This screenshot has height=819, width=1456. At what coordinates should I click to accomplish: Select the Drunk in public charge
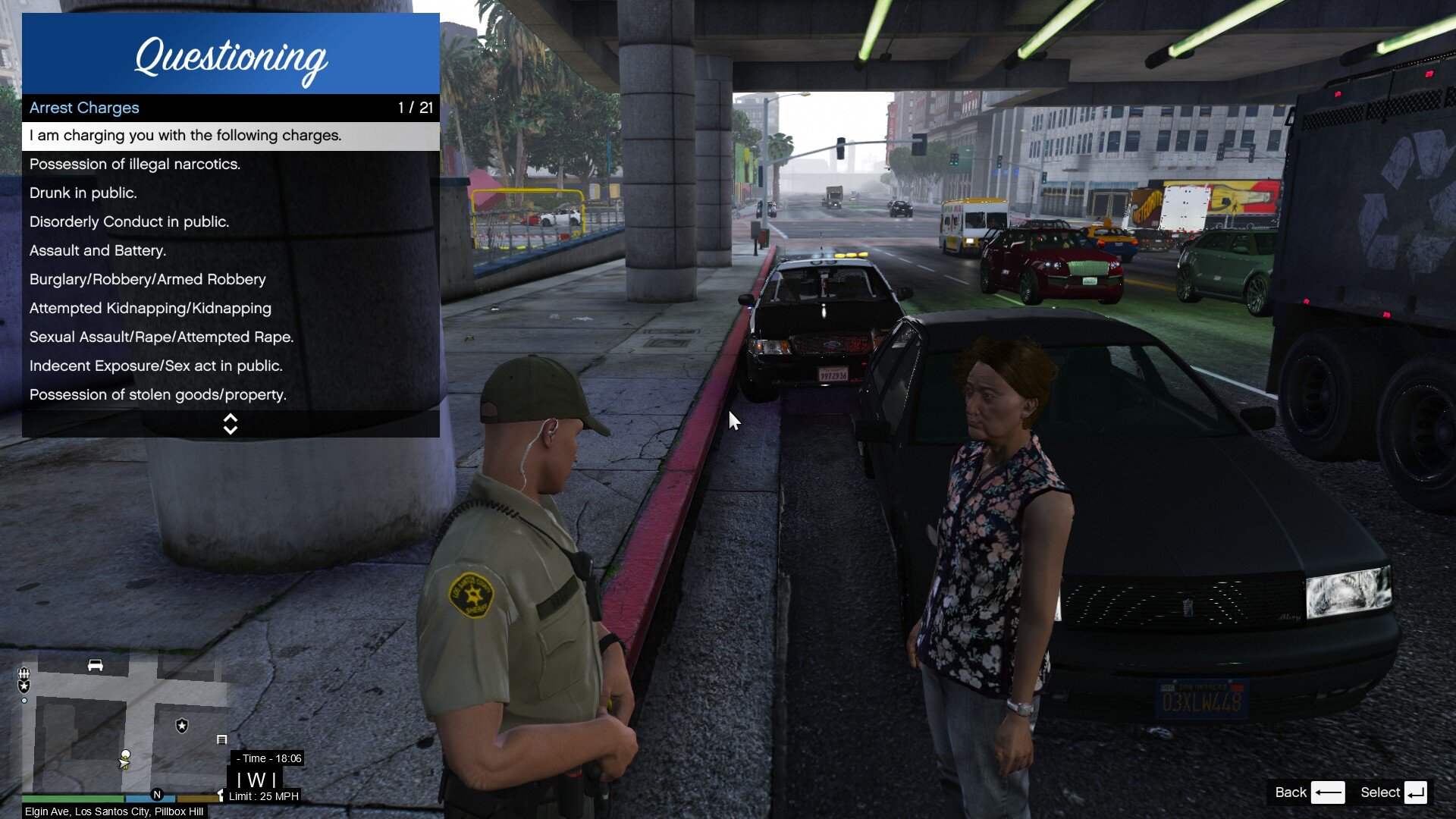pyautogui.click(x=231, y=193)
